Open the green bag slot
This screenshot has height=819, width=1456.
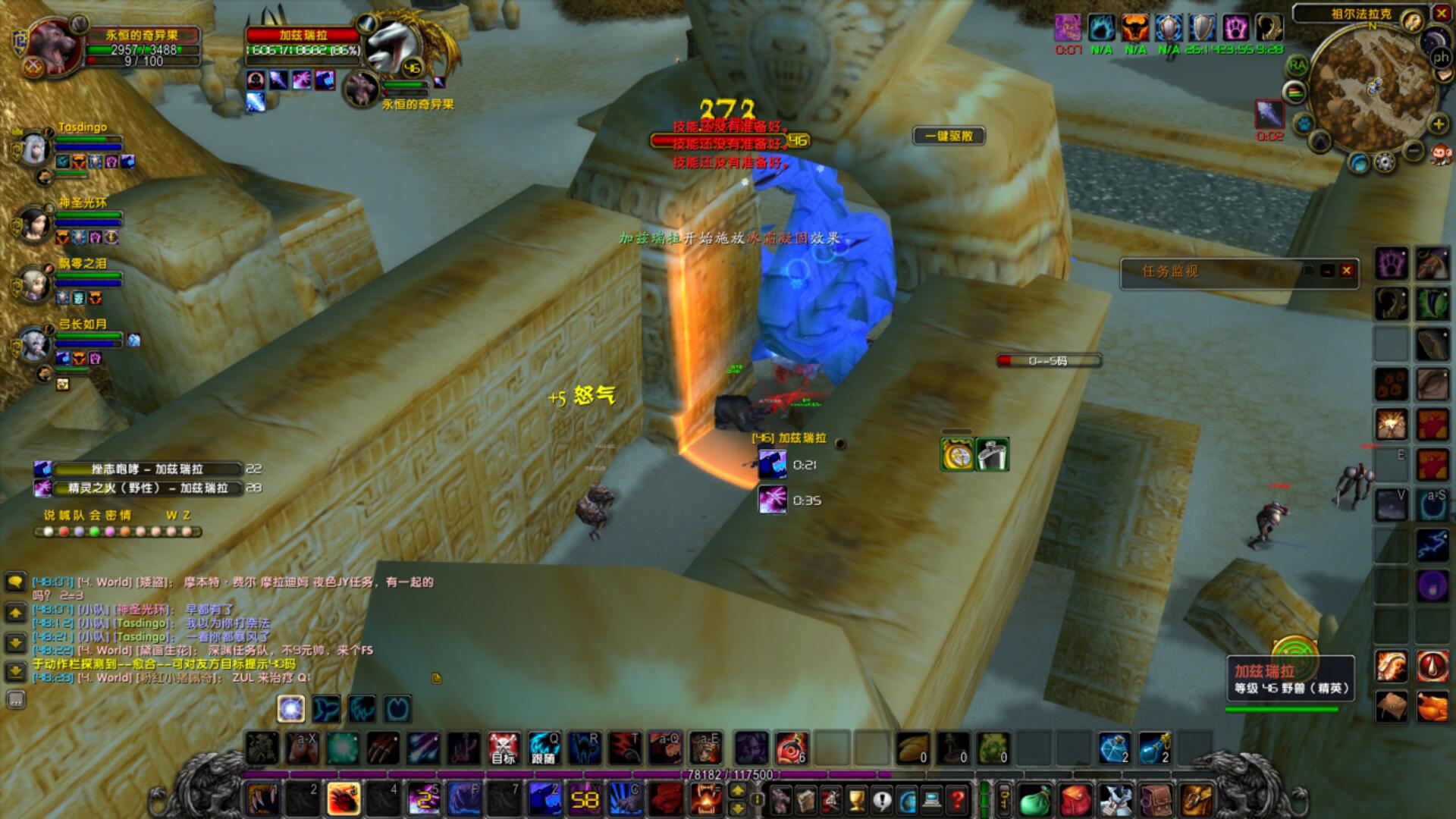pos(1034,800)
